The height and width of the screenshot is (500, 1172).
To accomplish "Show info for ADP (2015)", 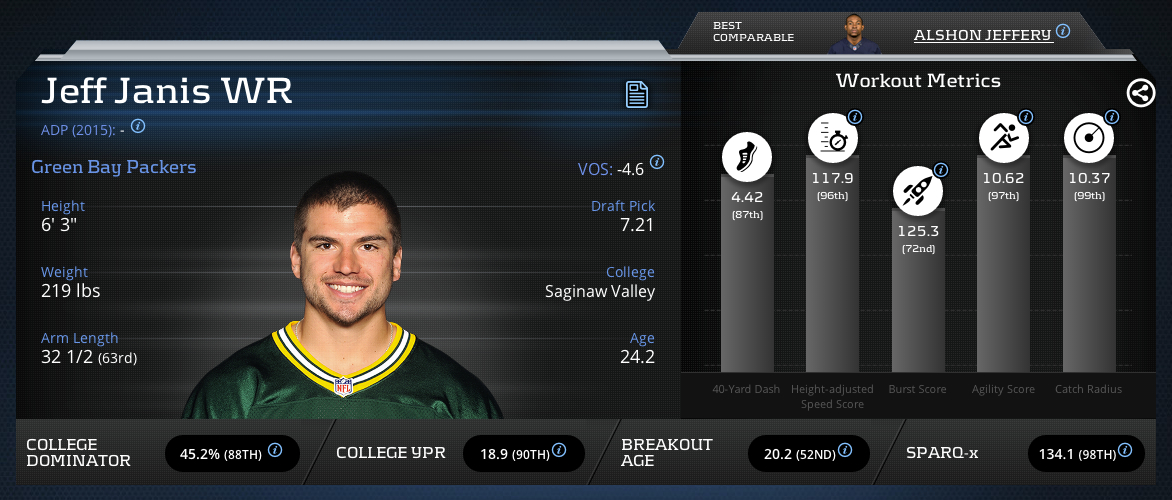I will [139, 127].
